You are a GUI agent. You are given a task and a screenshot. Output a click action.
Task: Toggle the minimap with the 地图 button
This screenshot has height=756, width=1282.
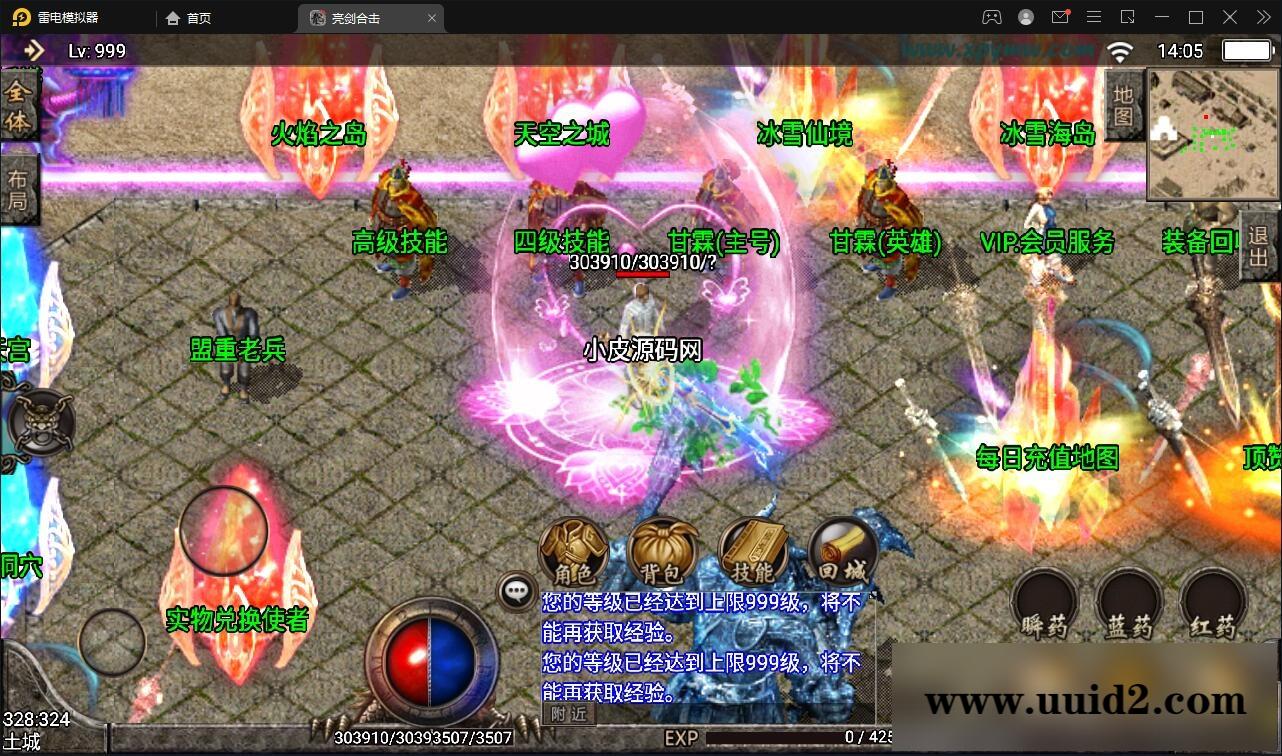point(1123,106)
